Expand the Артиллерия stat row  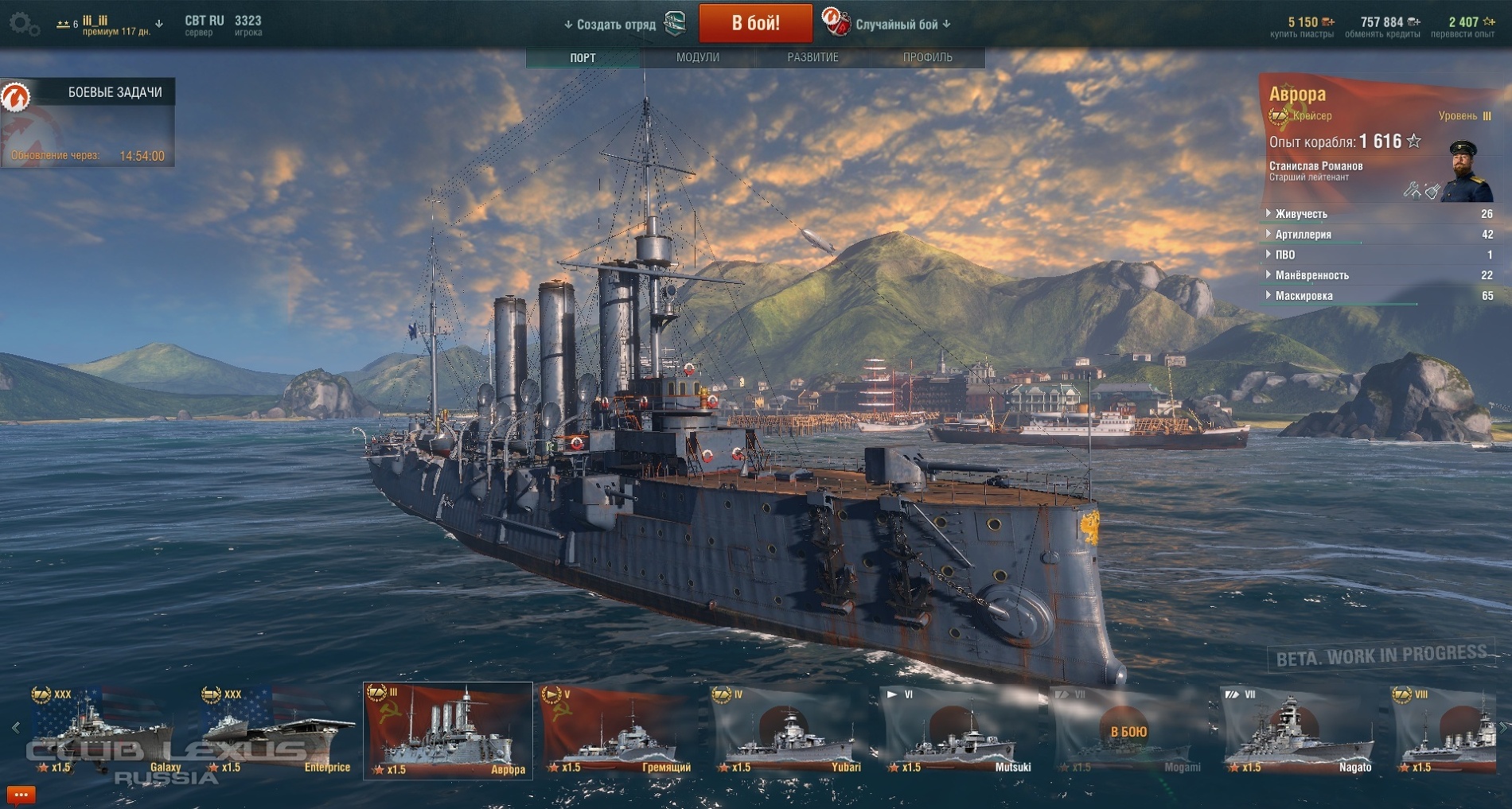1303,235
